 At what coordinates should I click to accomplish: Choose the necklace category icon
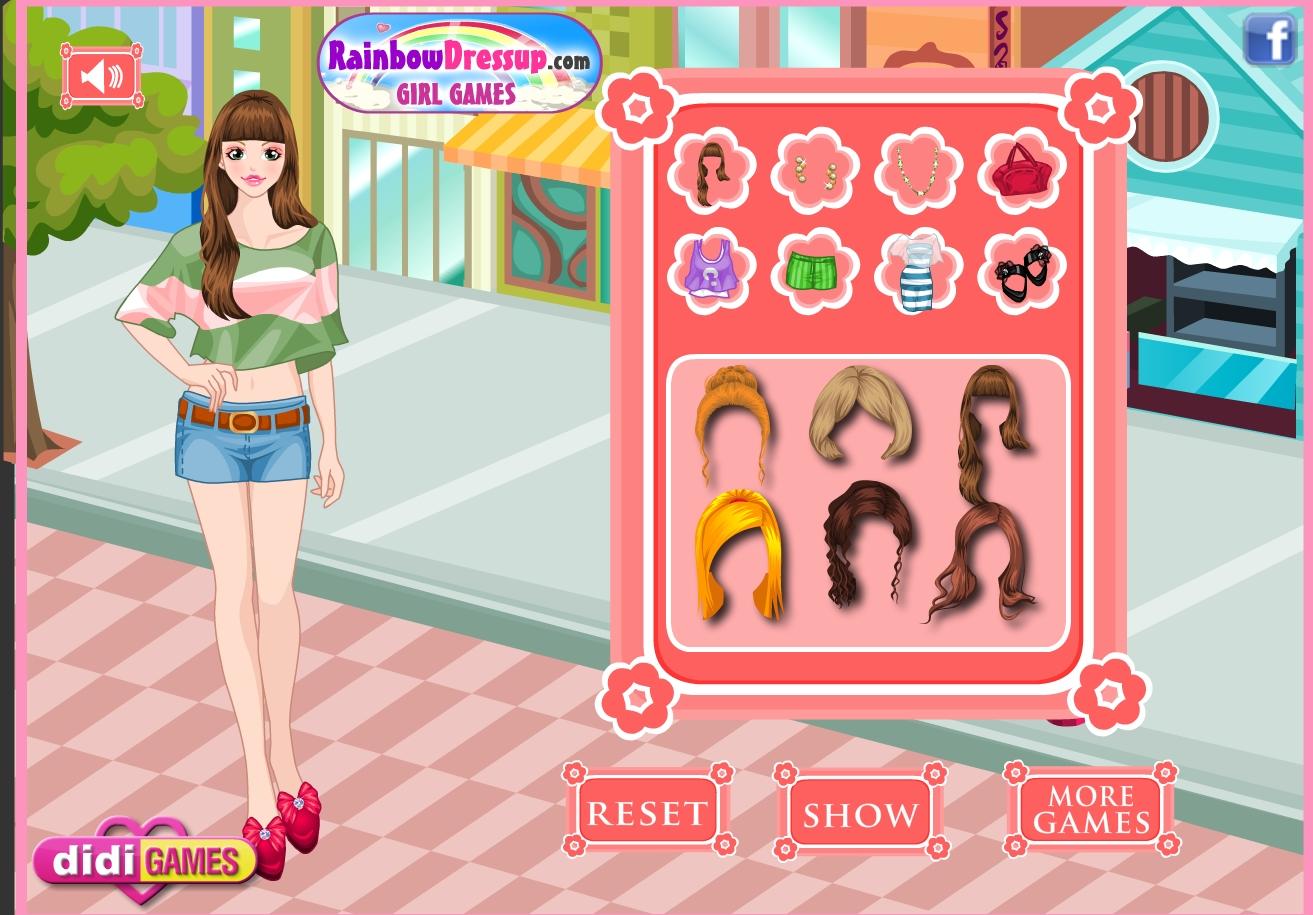920,172
